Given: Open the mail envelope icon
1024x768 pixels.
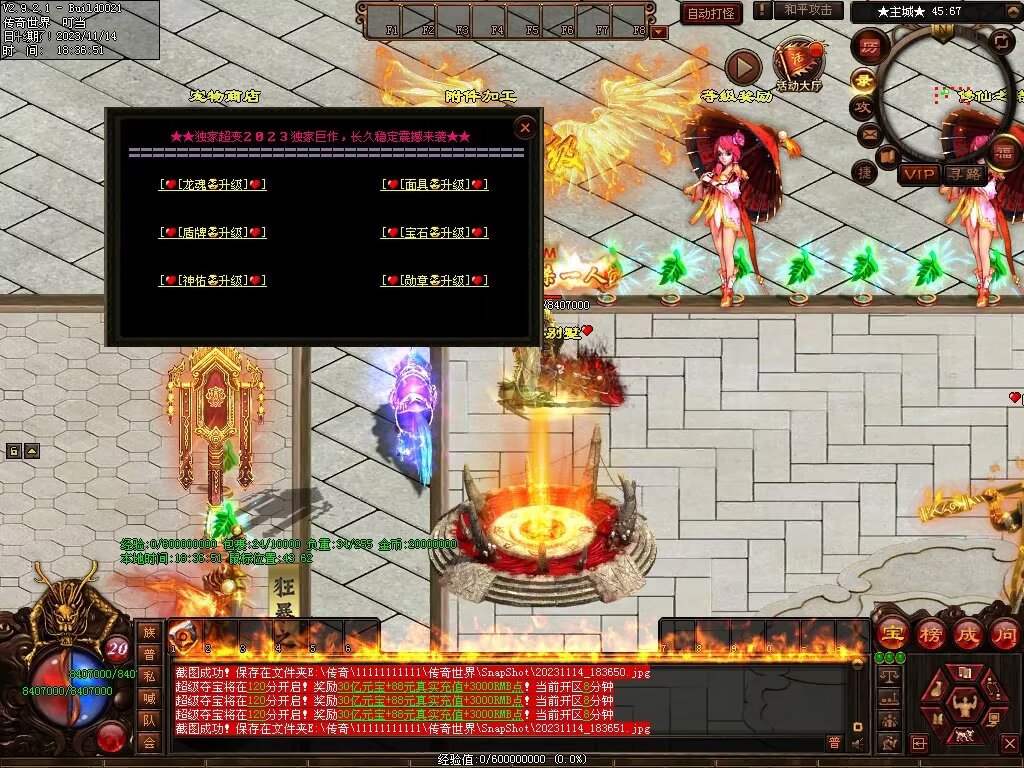Looking at the screenshot, I should pyautogui.click(x=868, y=133).
